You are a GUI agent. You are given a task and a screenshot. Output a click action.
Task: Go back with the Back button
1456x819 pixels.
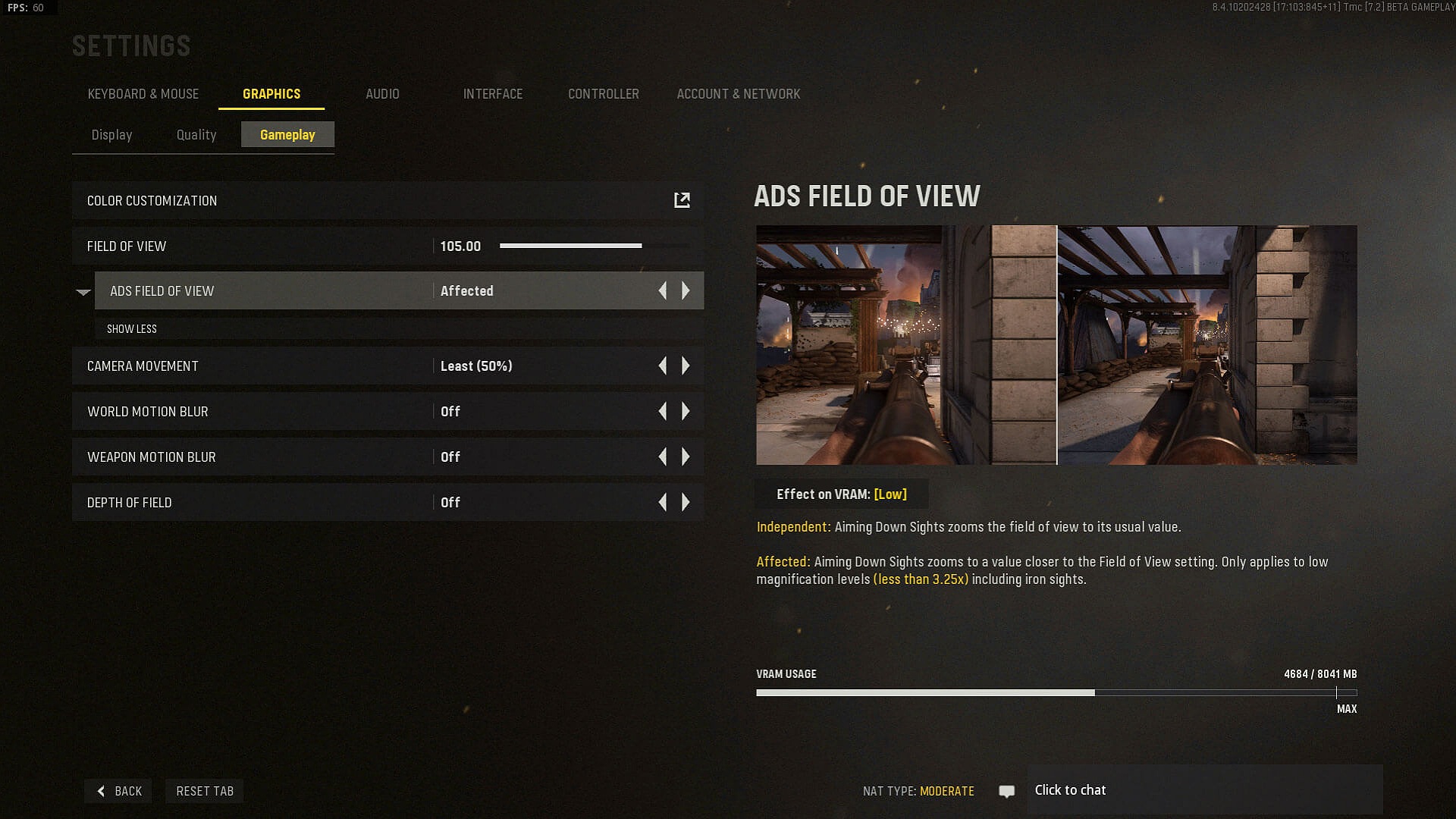click(119, 791)
